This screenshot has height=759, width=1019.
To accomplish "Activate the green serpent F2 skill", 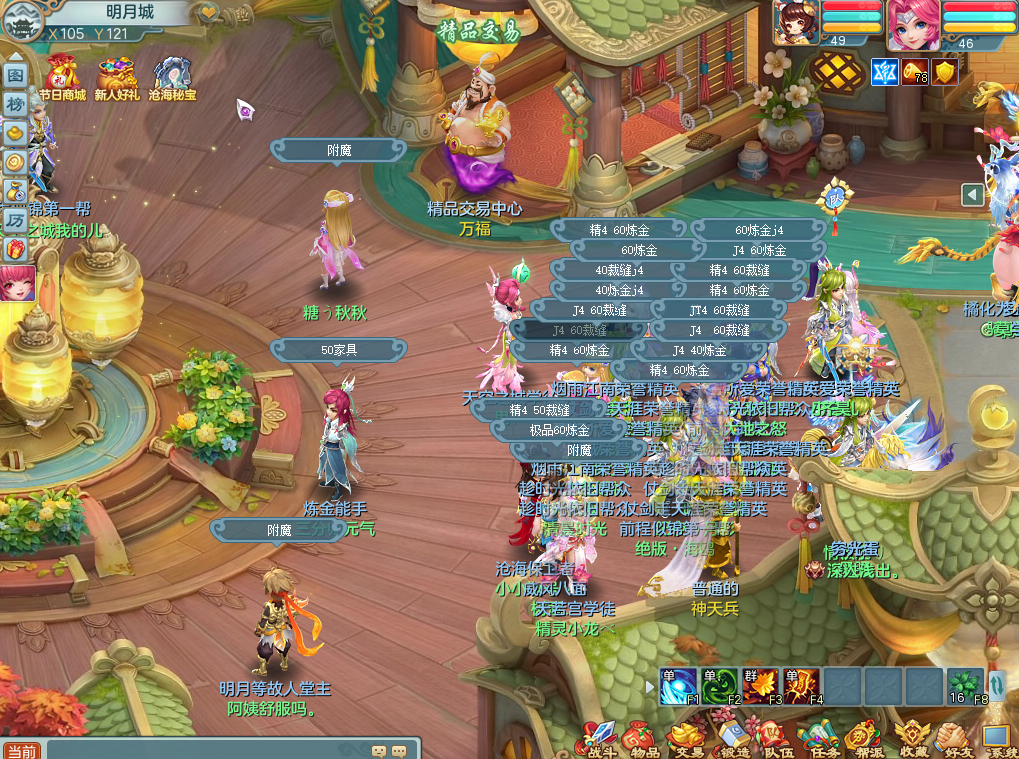I will (x=719, y=686).
